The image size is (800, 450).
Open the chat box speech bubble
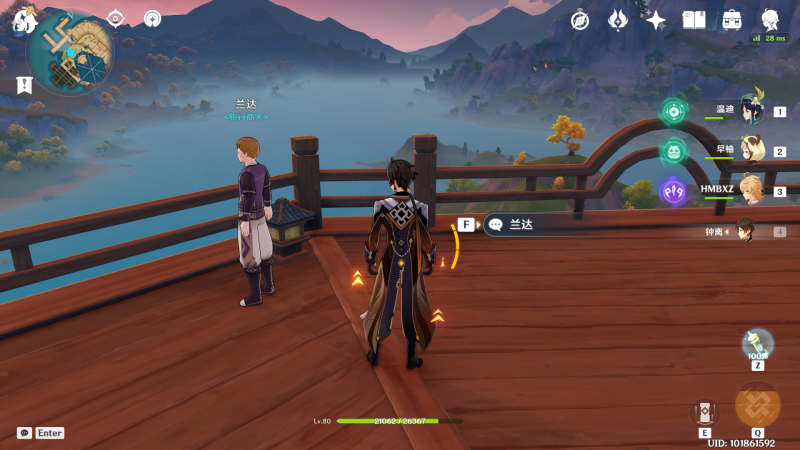24,433
